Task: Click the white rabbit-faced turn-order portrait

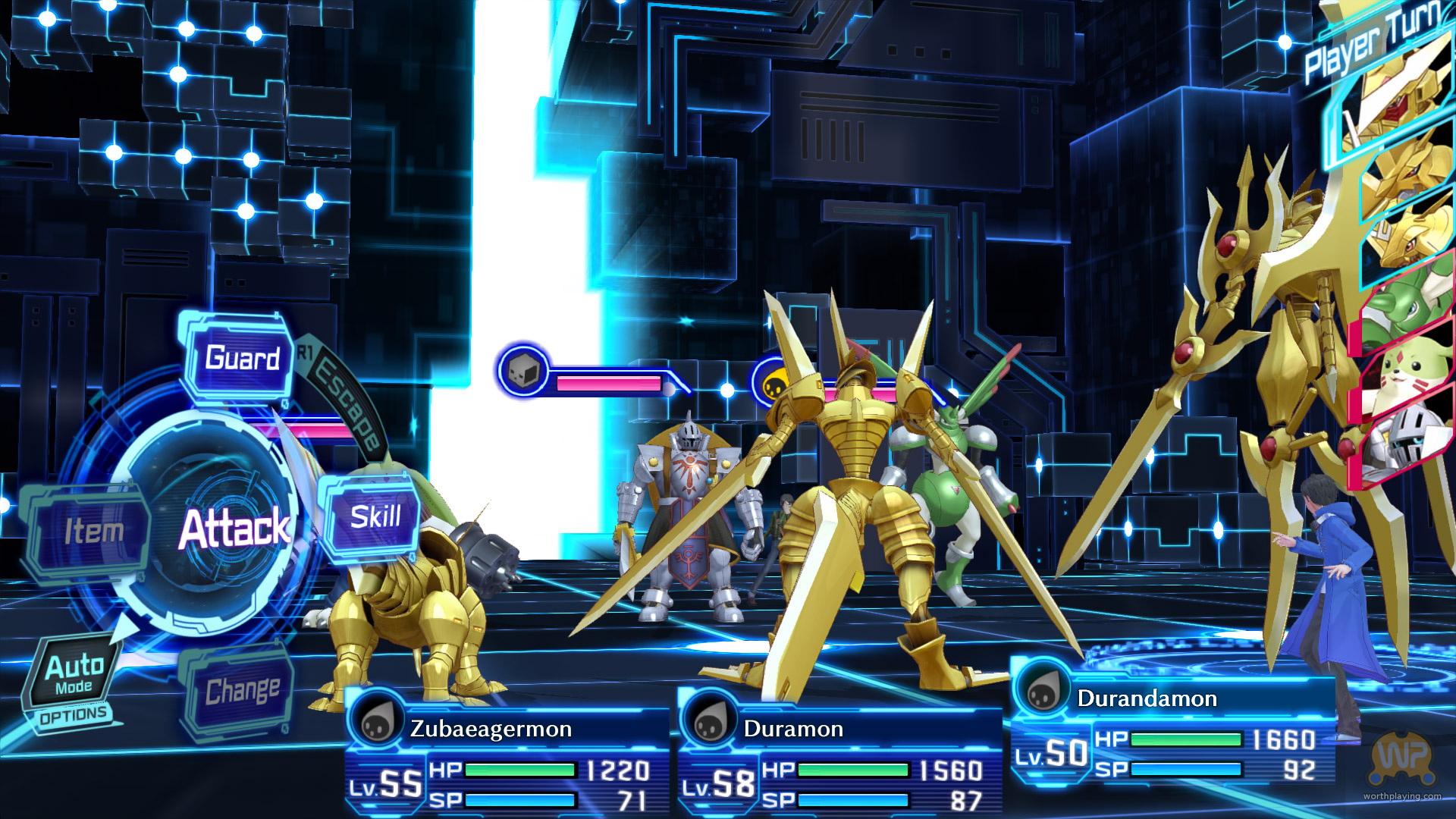Action: 1403,375
